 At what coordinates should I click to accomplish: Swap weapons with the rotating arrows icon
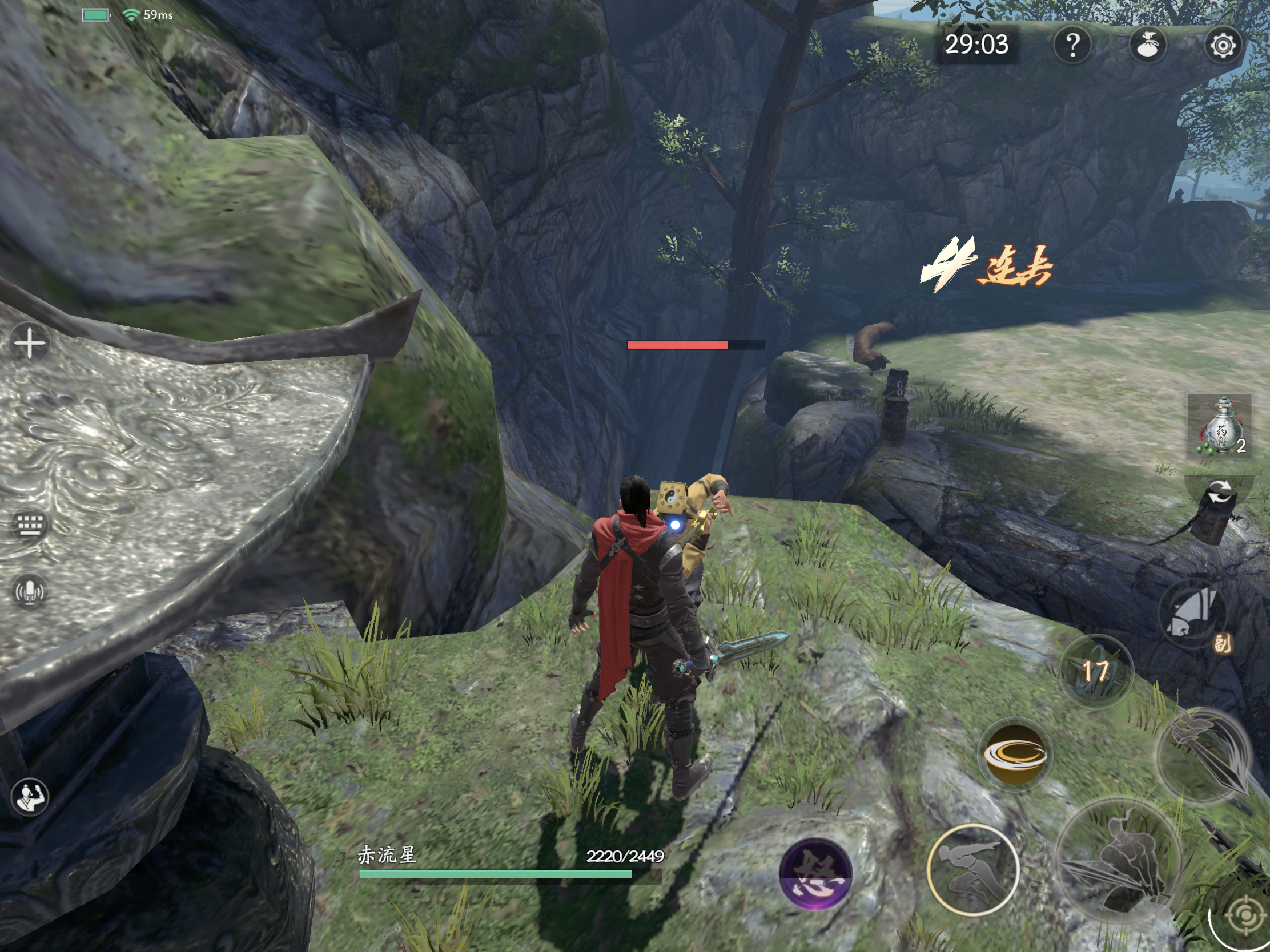click(x=1220, y=495)
